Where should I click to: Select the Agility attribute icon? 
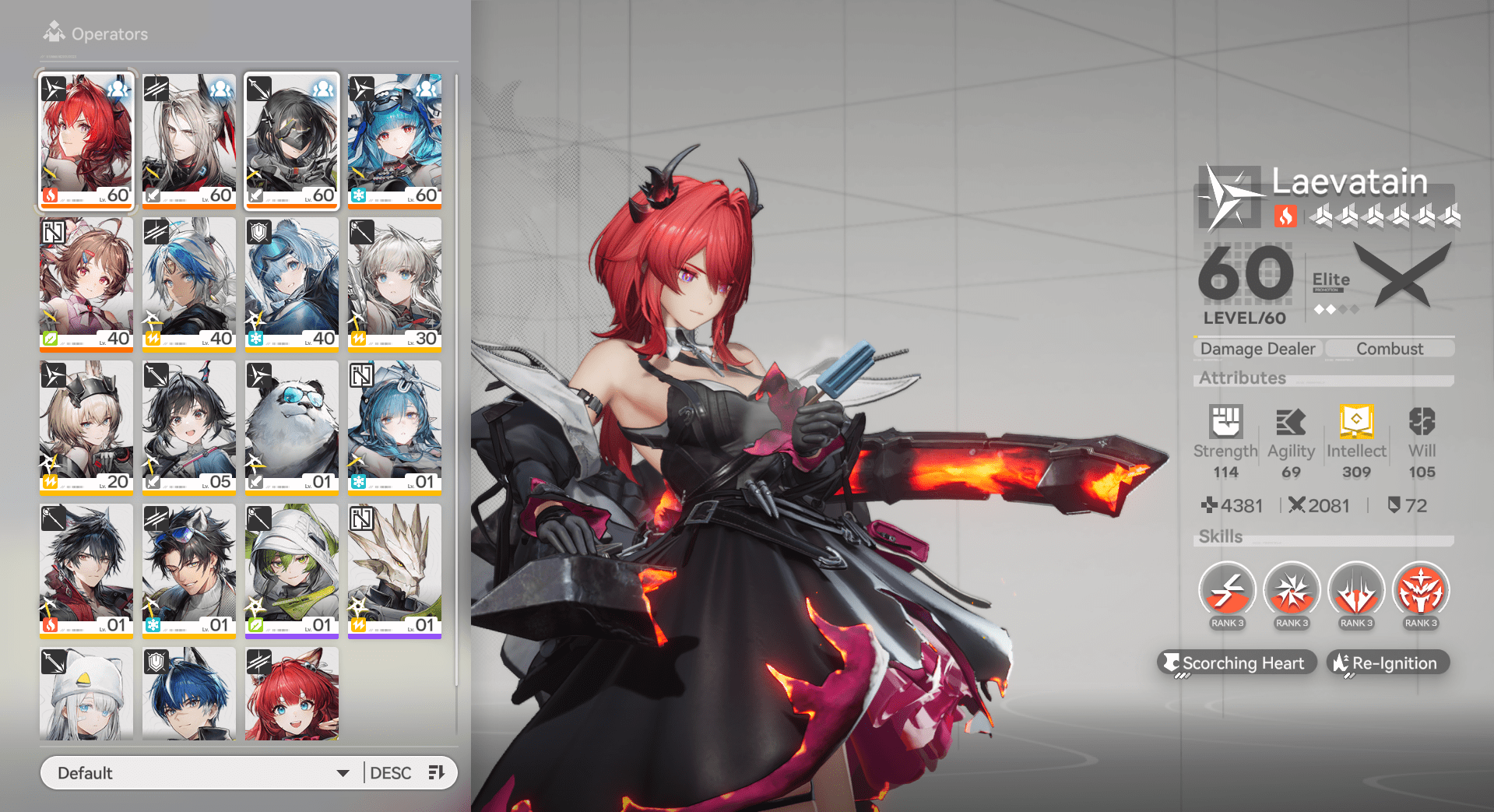(x=1290, y=420)
